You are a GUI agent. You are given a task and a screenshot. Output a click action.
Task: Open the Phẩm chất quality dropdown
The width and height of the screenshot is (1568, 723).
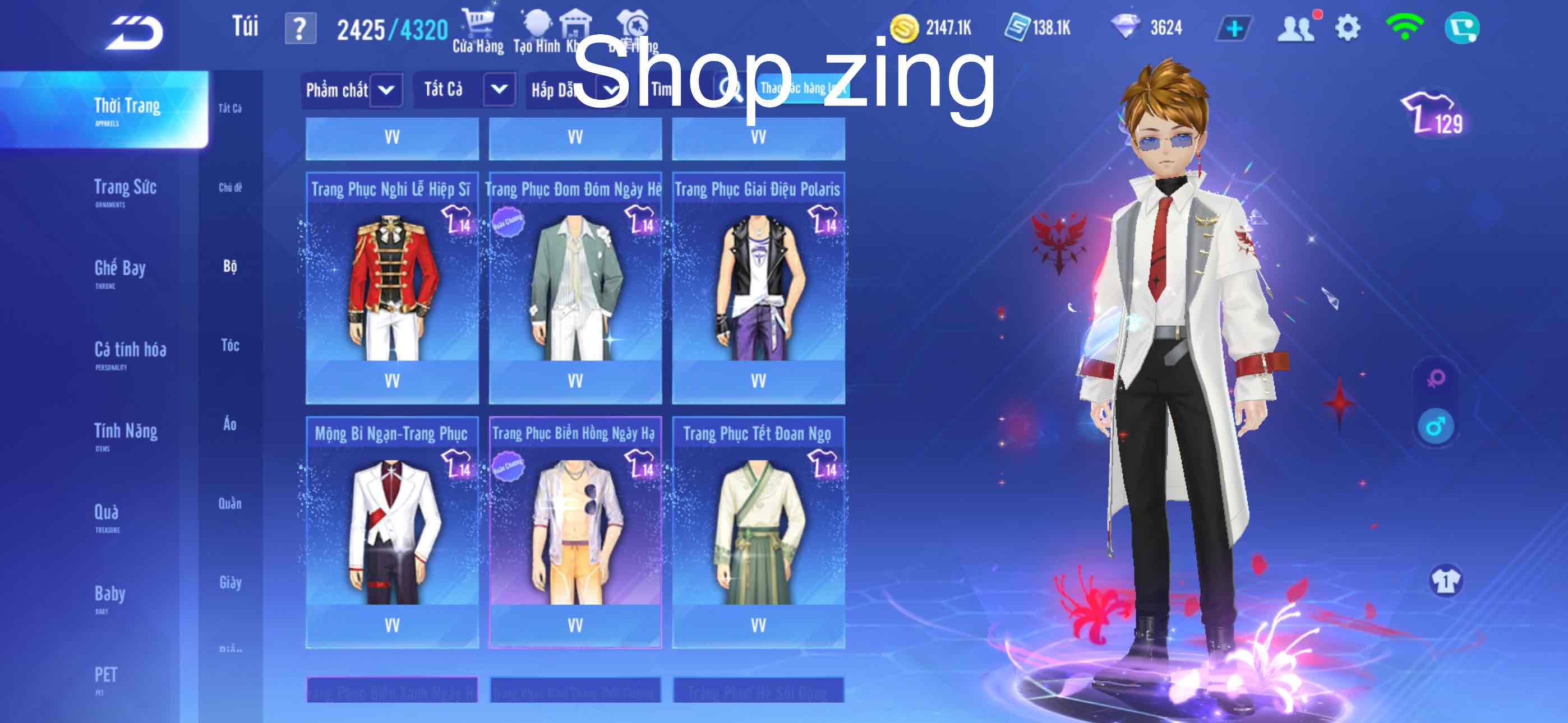(x=352, y=90)
